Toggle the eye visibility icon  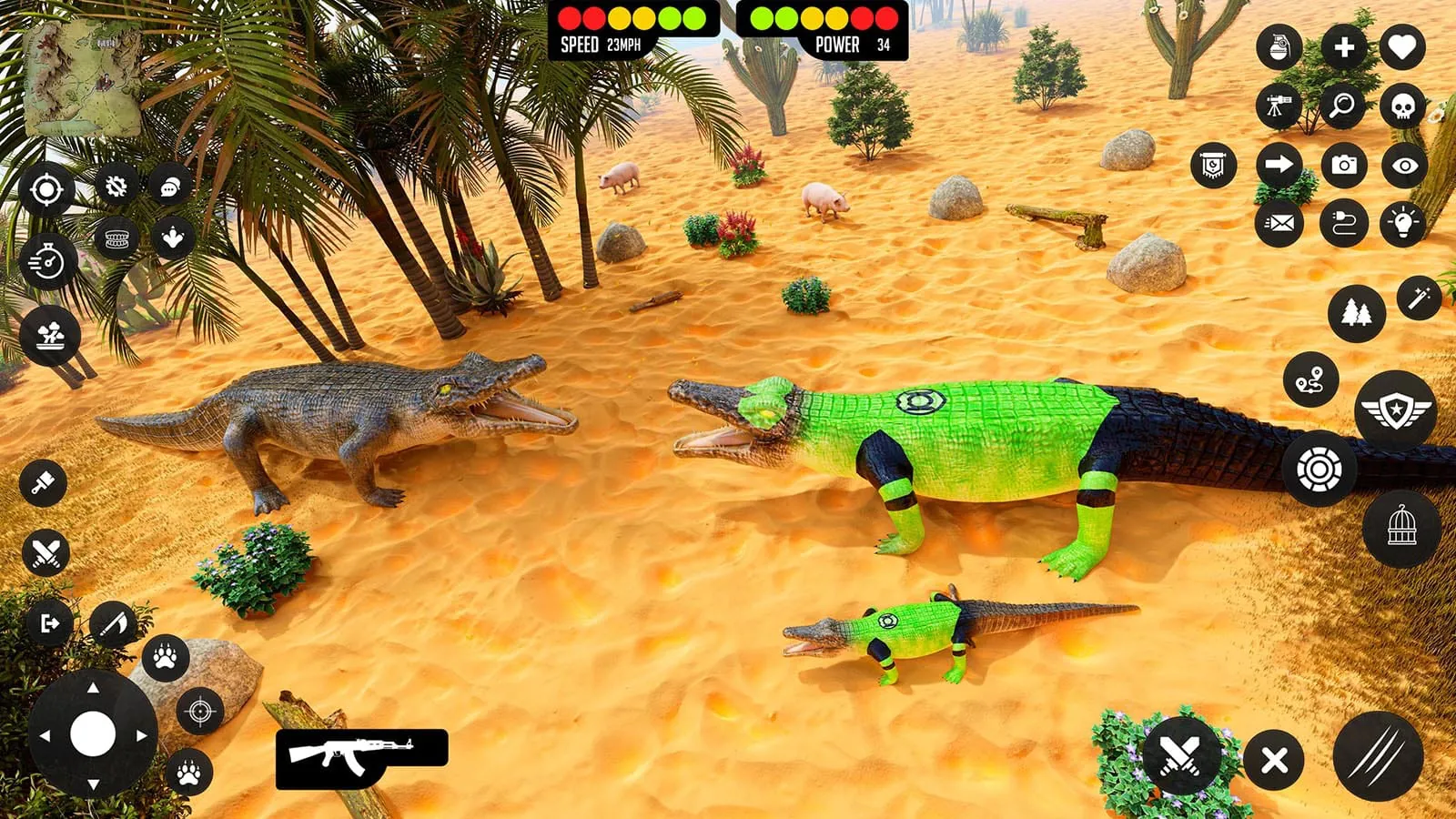pyautogui.click(x=1402, y=164)
